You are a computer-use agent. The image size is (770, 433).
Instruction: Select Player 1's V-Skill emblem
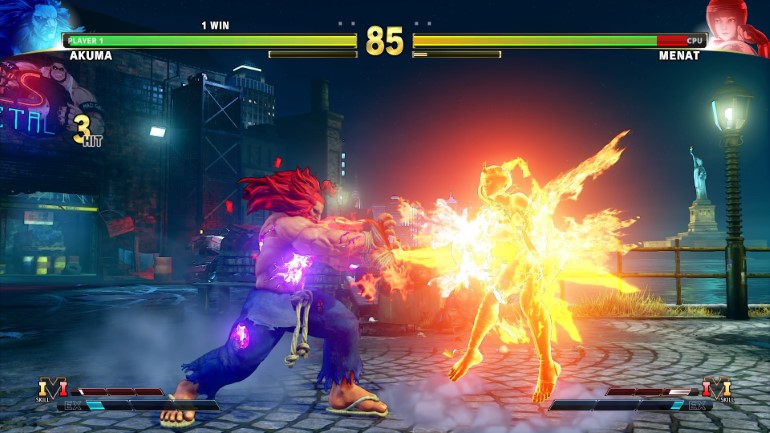point(51,389)
